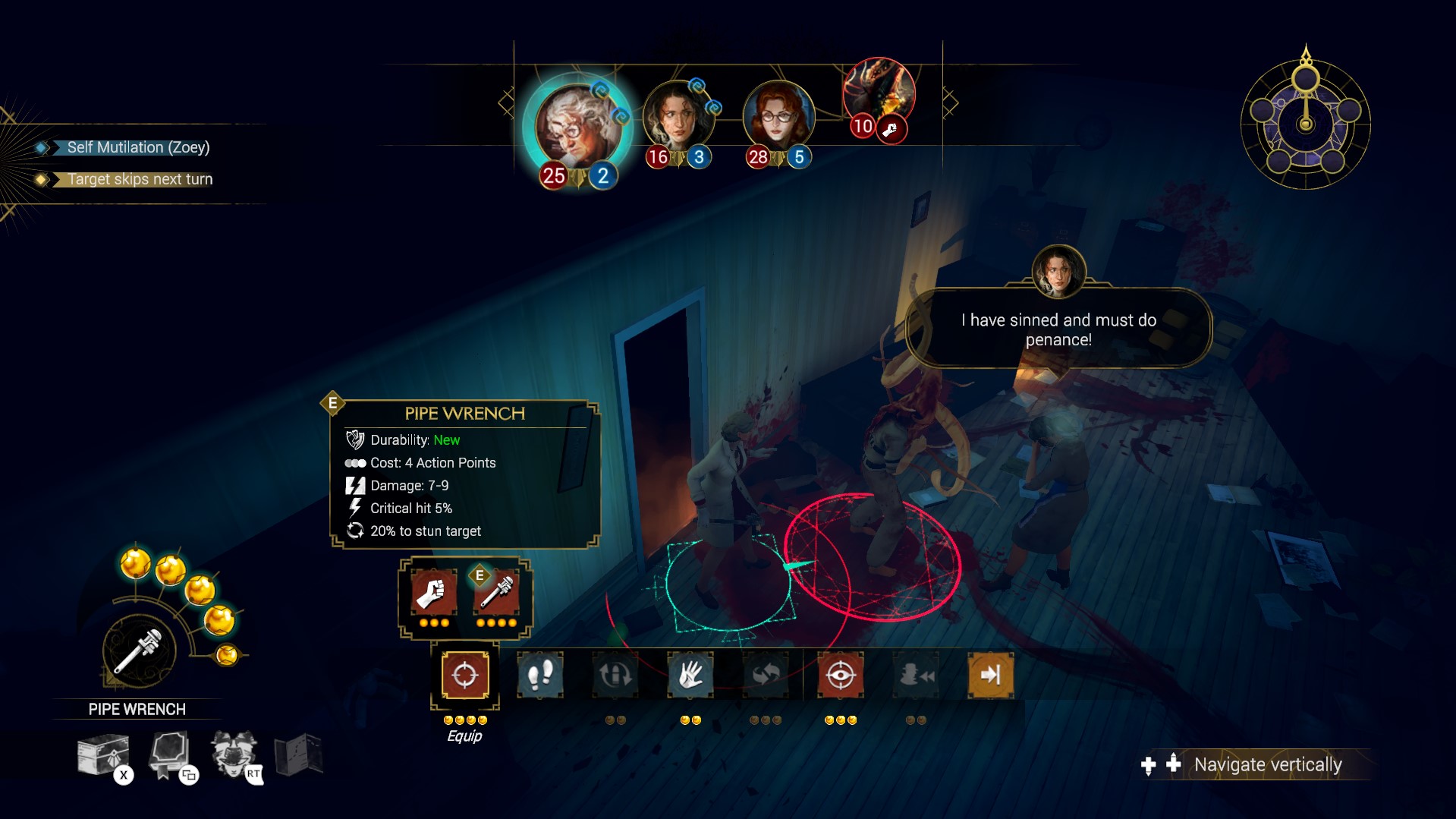Image resolution: width=1456 pixels, height=819 pixels.
Task: Open the journal book icon
Action: [168, 754]
